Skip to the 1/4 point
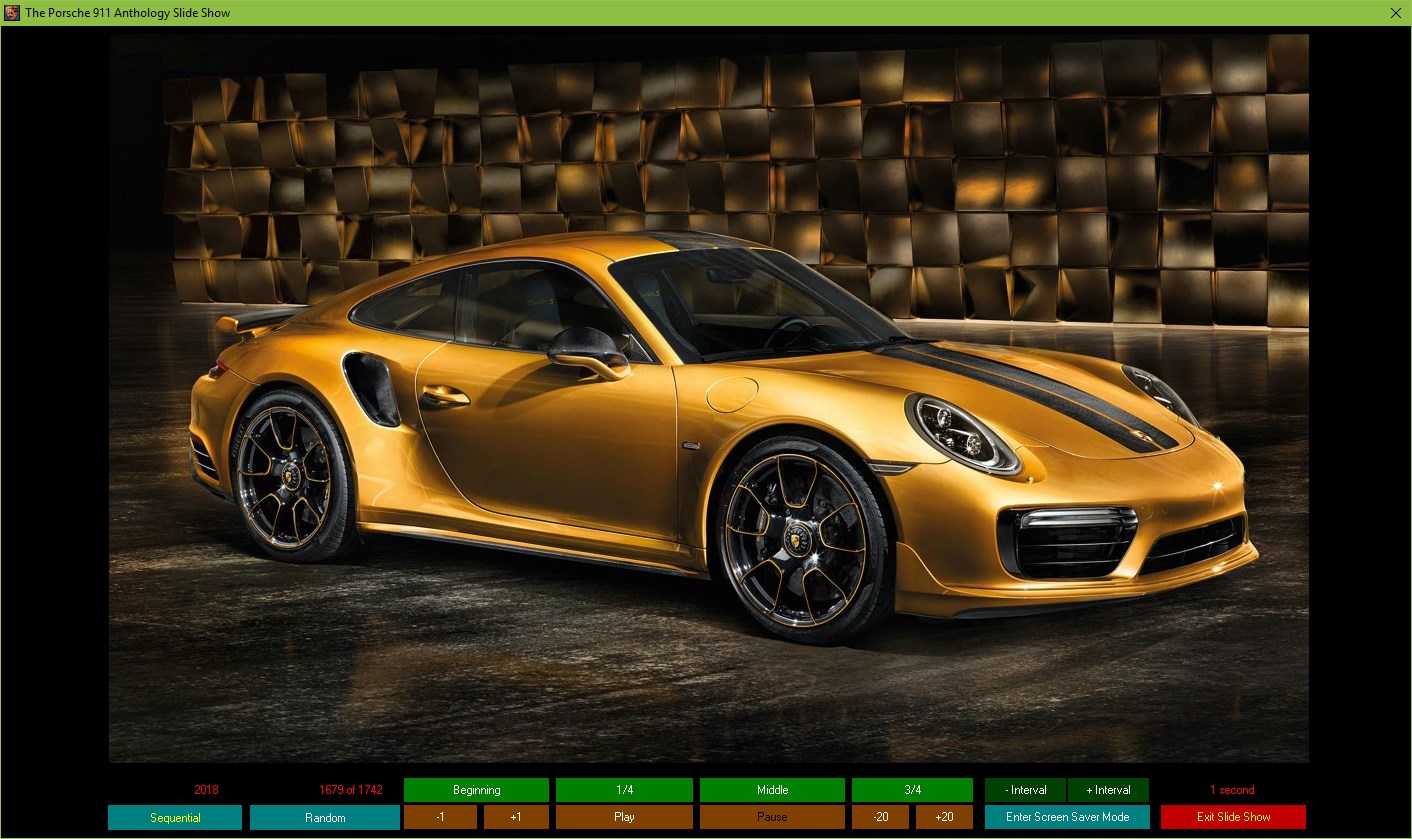The width and height of the screenshot is (1412, 839). pos(624,790)
